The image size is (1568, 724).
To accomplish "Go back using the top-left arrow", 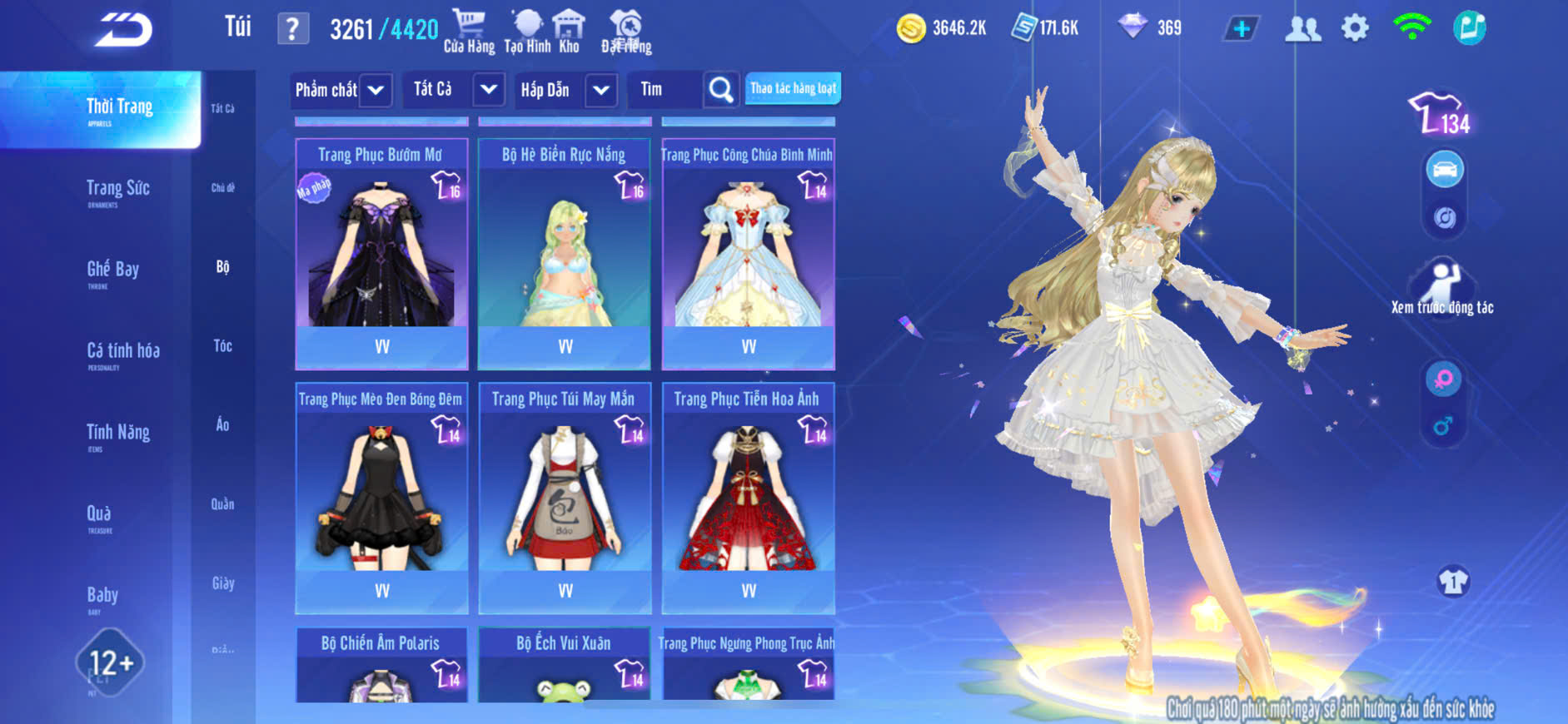I will [x=123, y=30].
